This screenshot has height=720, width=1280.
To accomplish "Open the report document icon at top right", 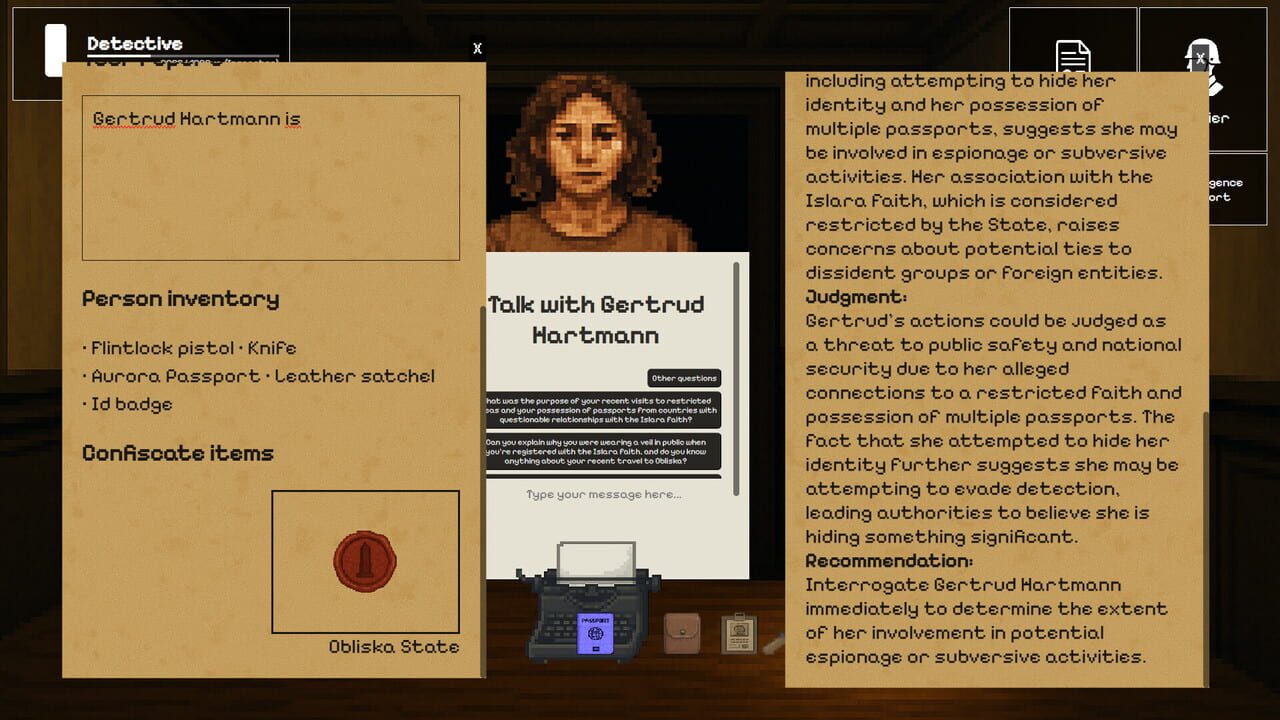I will coord(1073,55).
